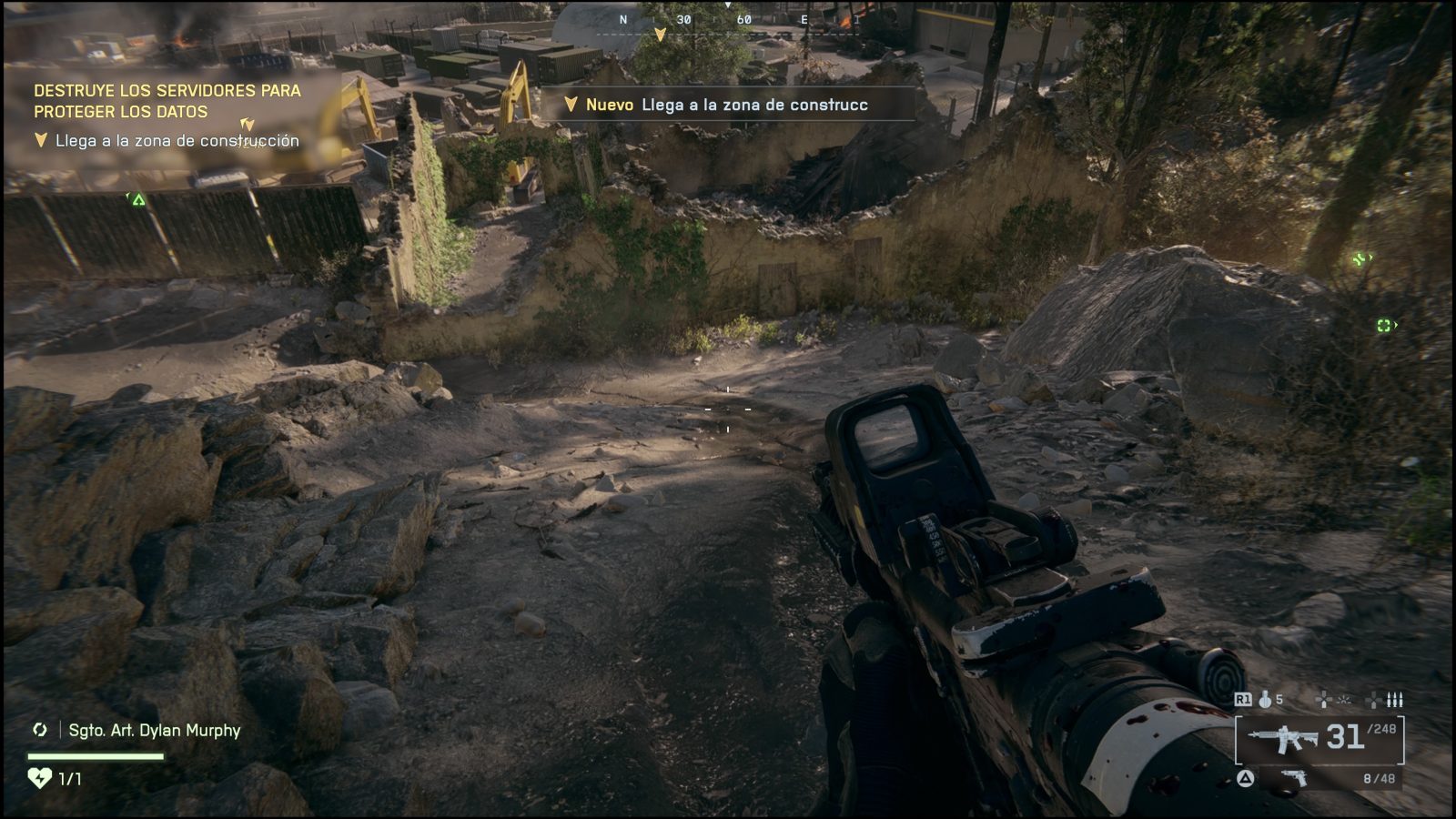The width and height of the screenshot is (1456, 819).
Task: Open the 'Destruye los servidores' objective tracker
Action: tap(167, 101)
